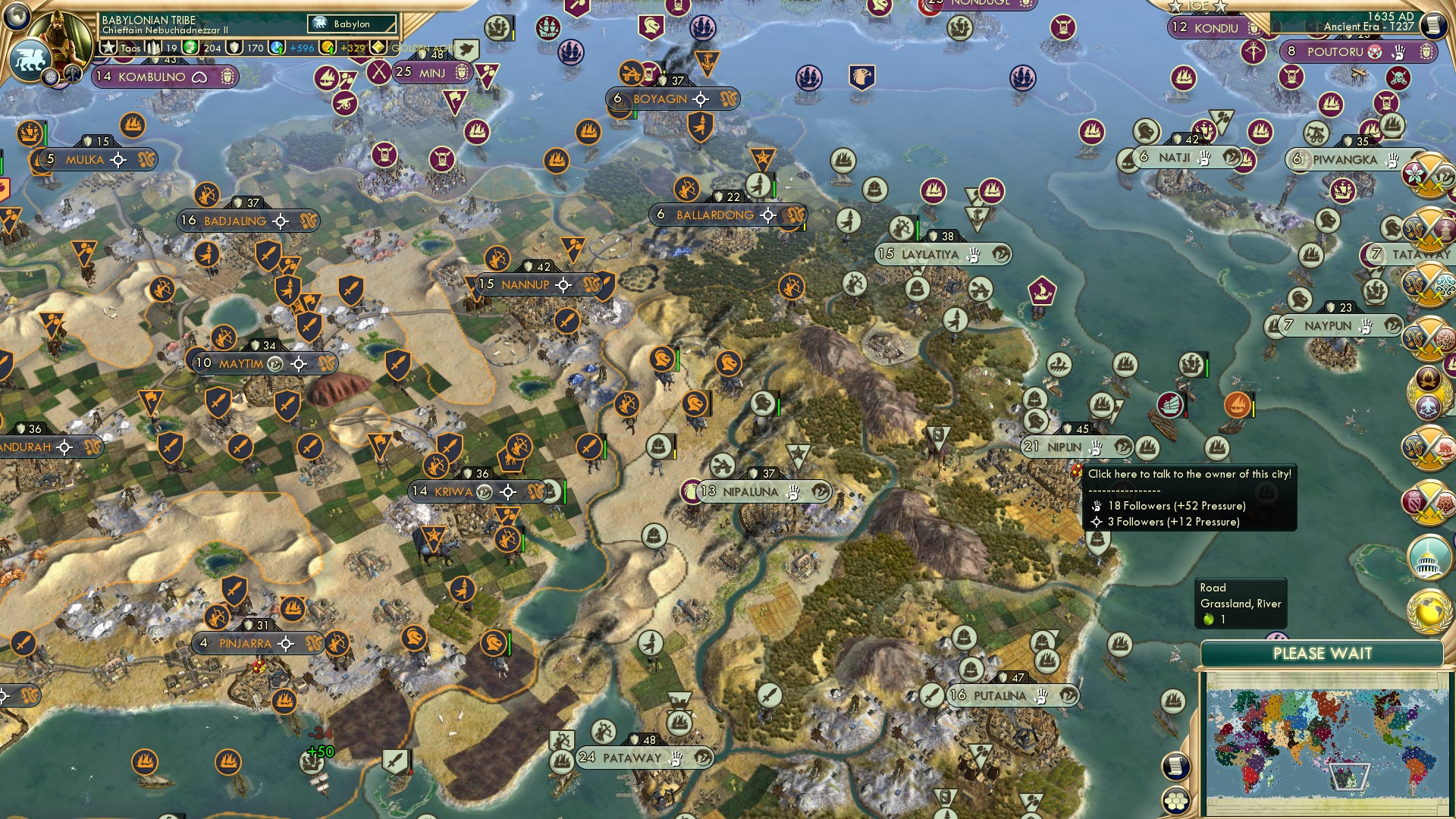Open the notification log scroll beside the date

coord(1433,24)
